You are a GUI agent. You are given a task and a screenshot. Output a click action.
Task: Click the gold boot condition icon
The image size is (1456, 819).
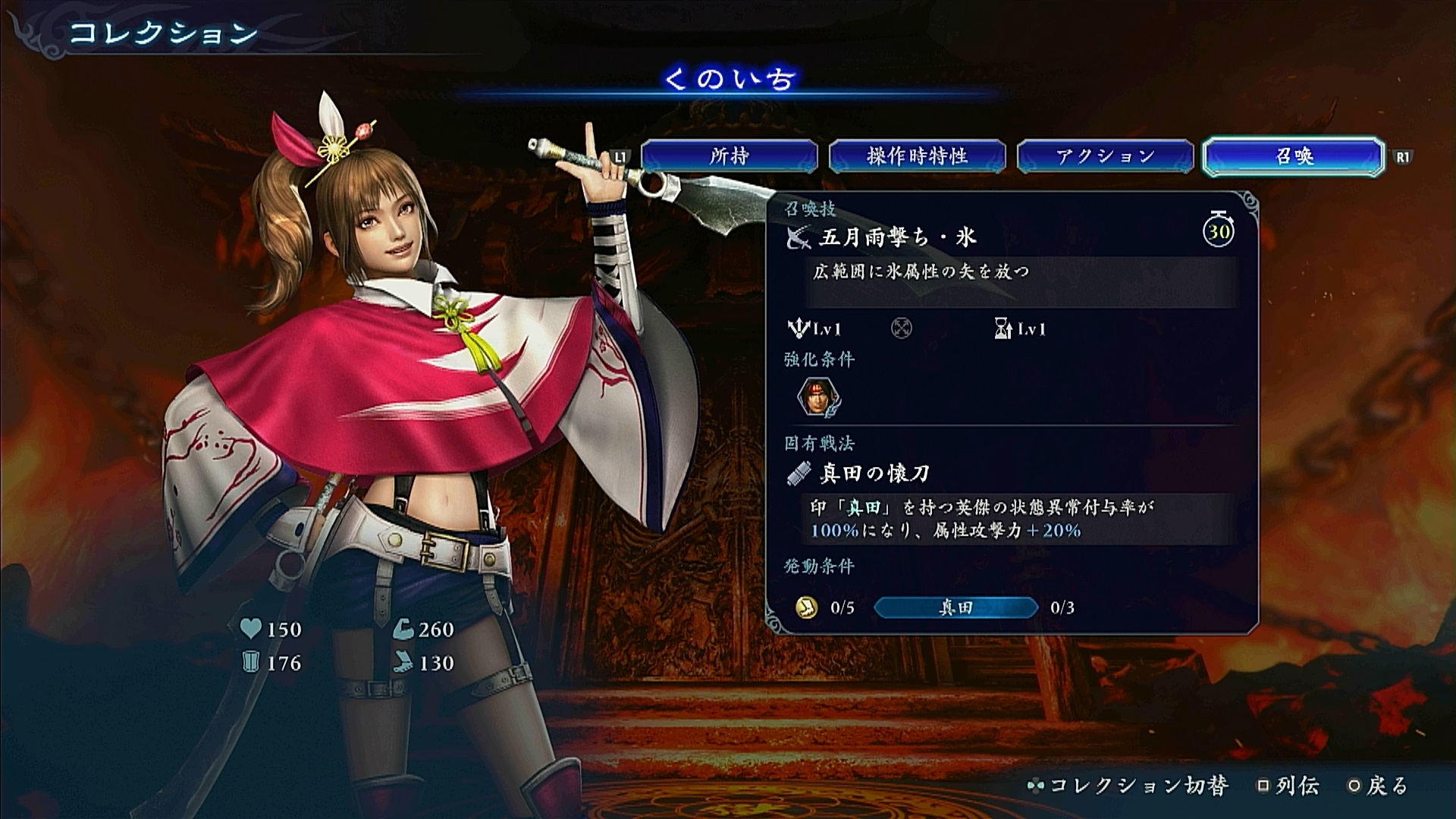[806, 607]
